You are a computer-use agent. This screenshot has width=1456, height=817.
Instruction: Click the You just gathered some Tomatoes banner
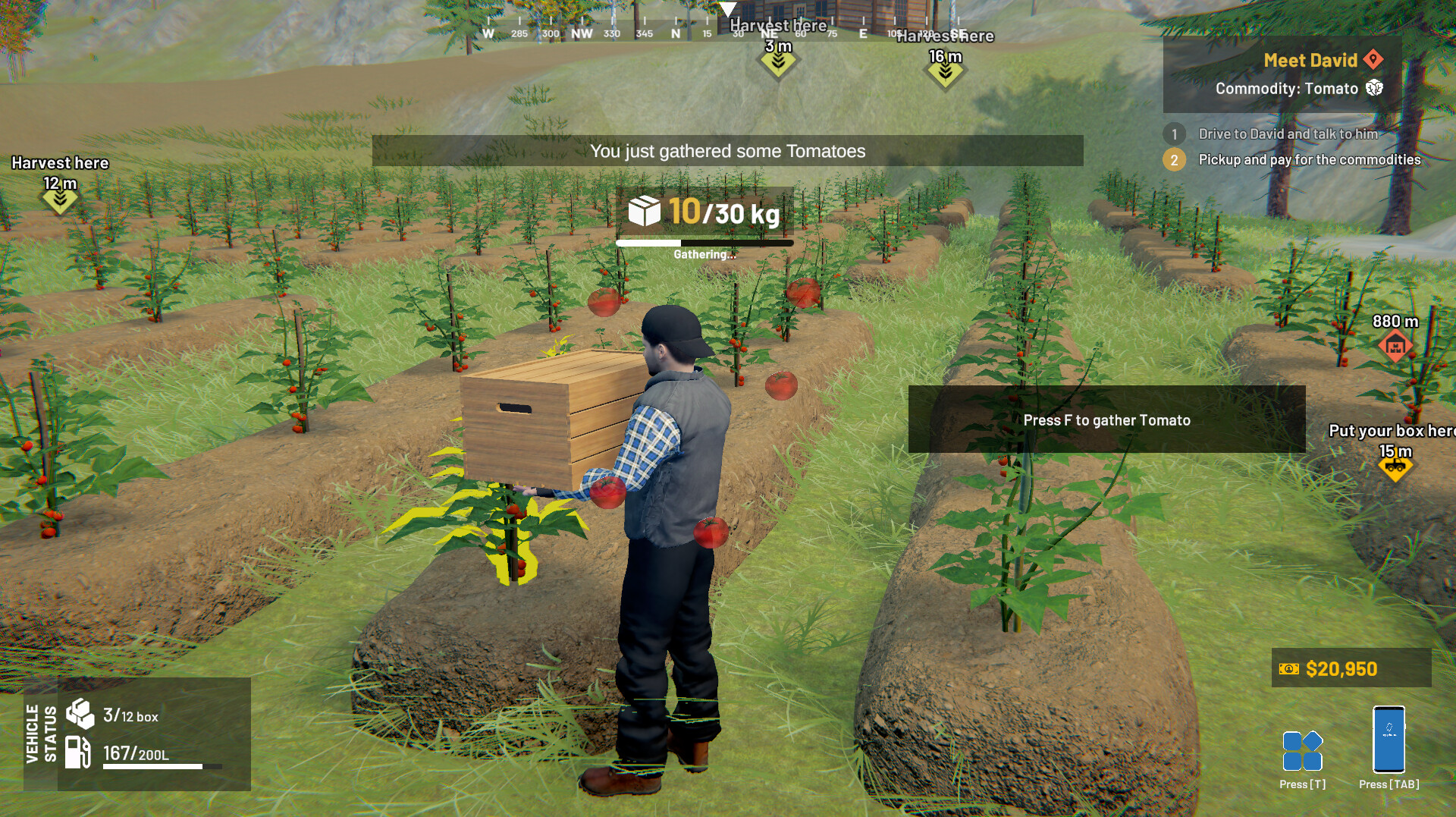click(728, 151)
